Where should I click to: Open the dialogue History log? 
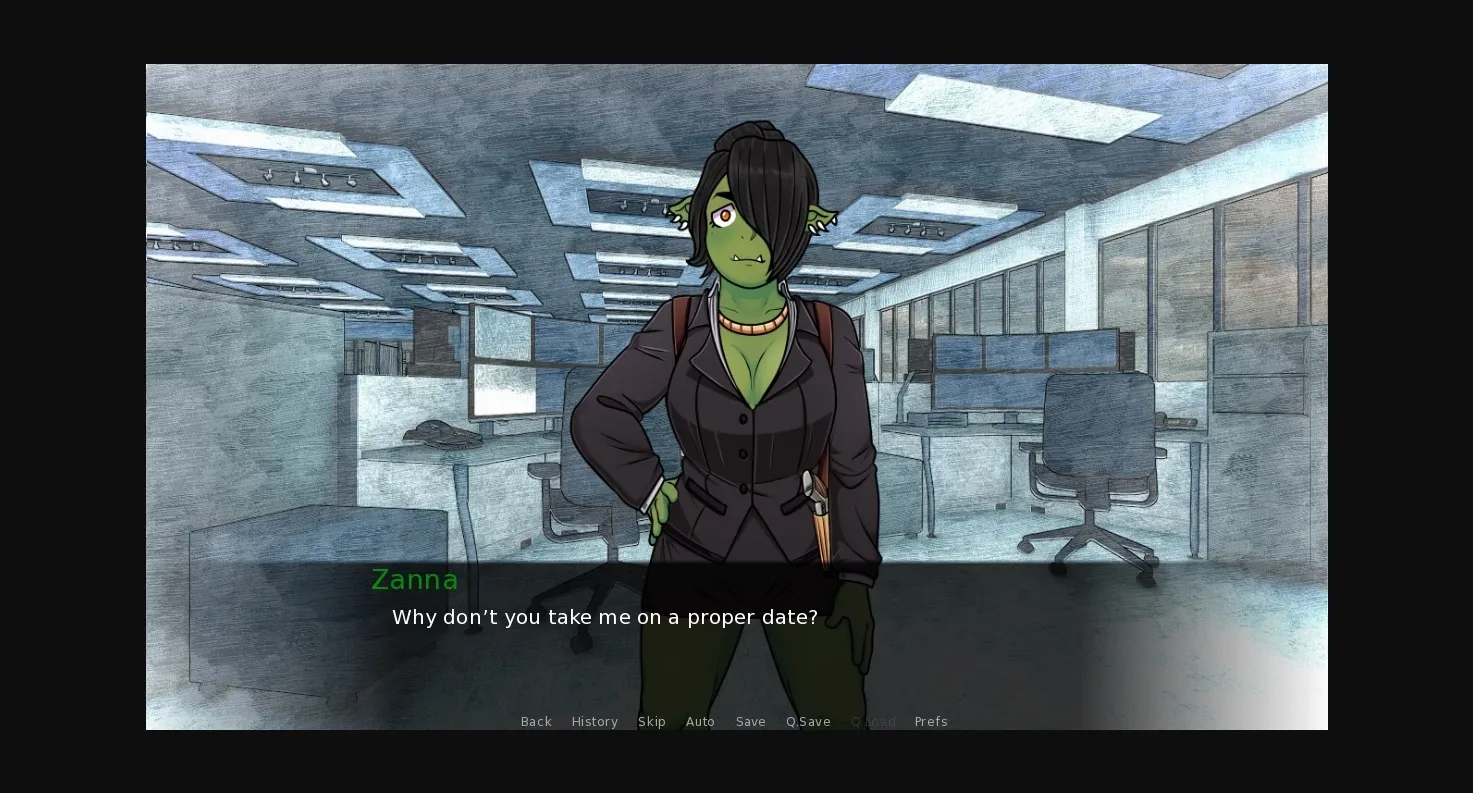pos(594,721)
